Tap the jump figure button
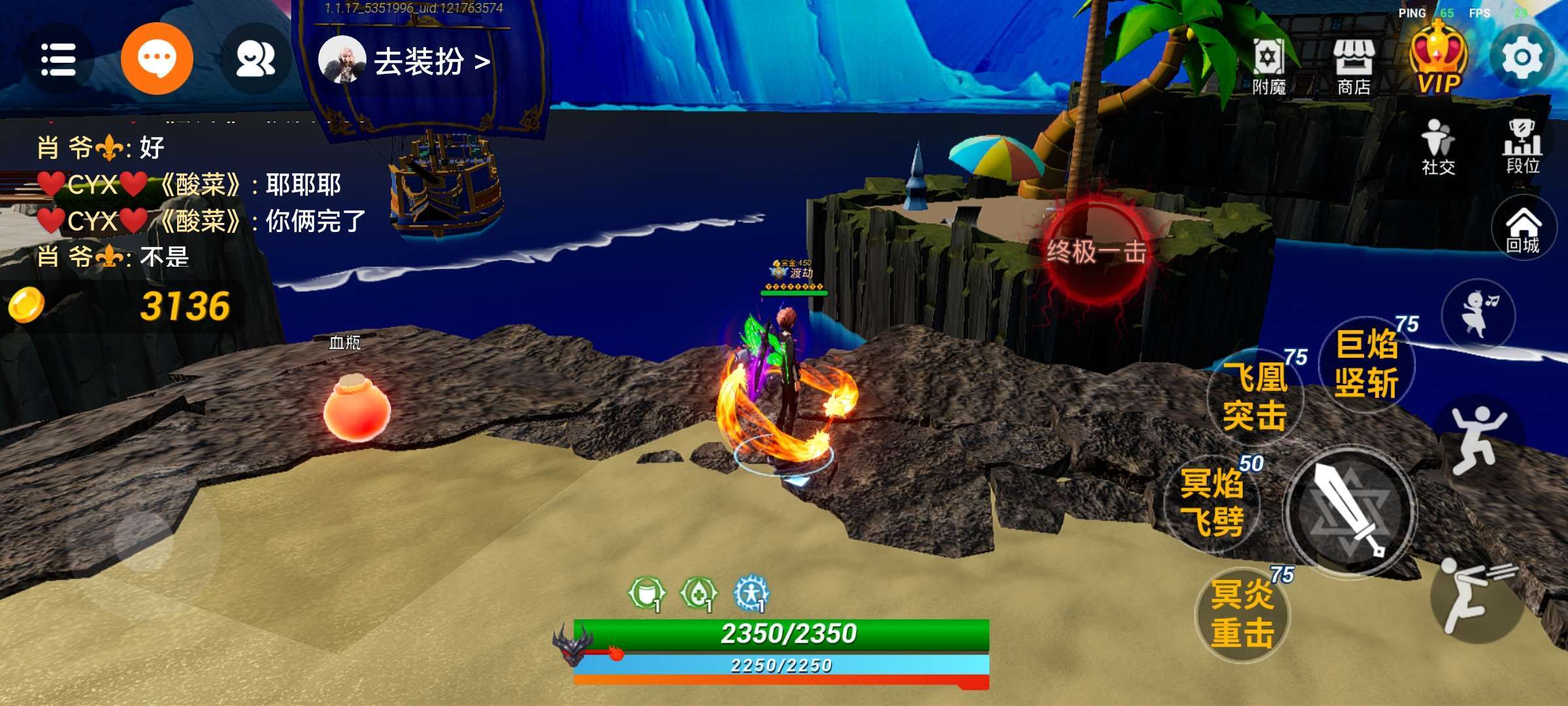 tap(1478, 438)
